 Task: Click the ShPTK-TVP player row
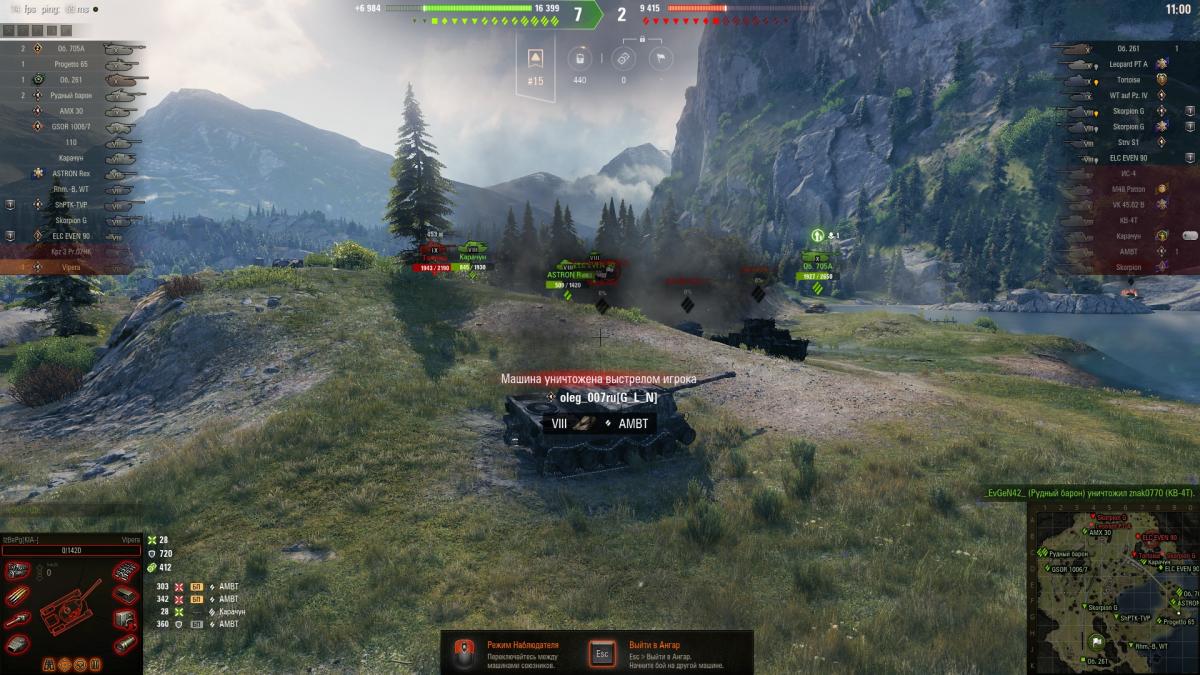(70, 204)
